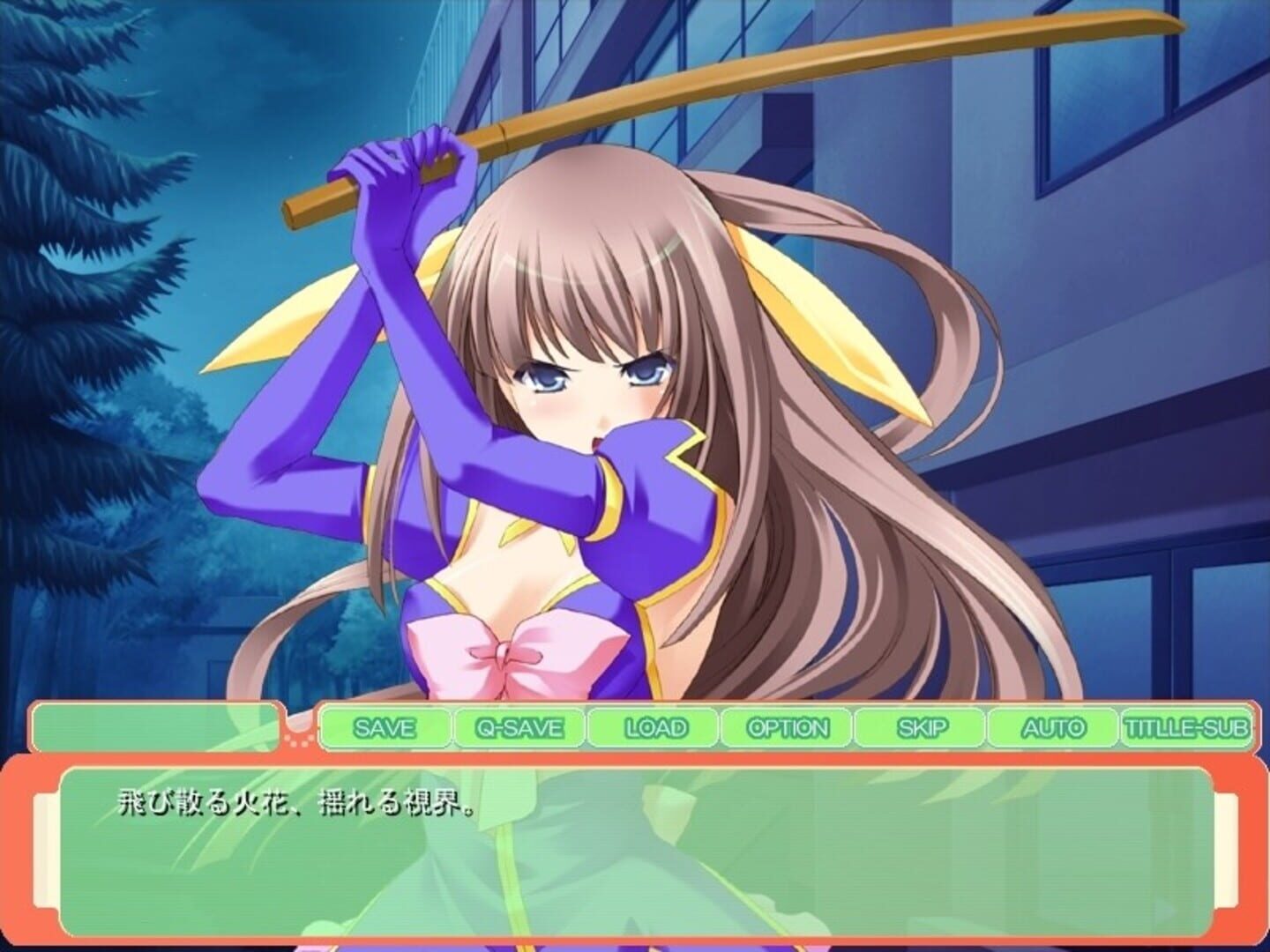
Task: Open the LOAD screen
Action: point(653,728)
